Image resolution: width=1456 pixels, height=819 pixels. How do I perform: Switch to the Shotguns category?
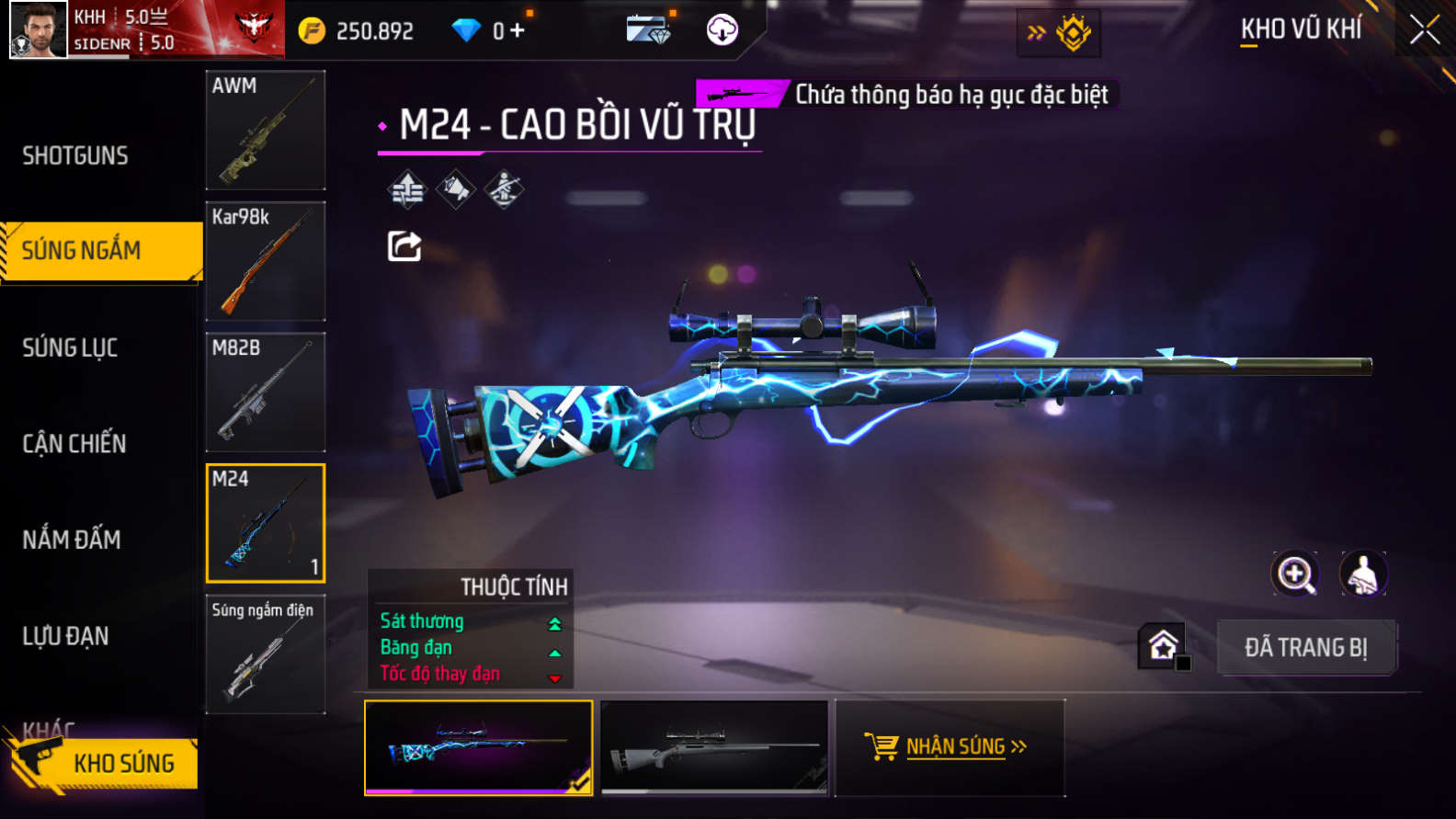coord(75,155)
